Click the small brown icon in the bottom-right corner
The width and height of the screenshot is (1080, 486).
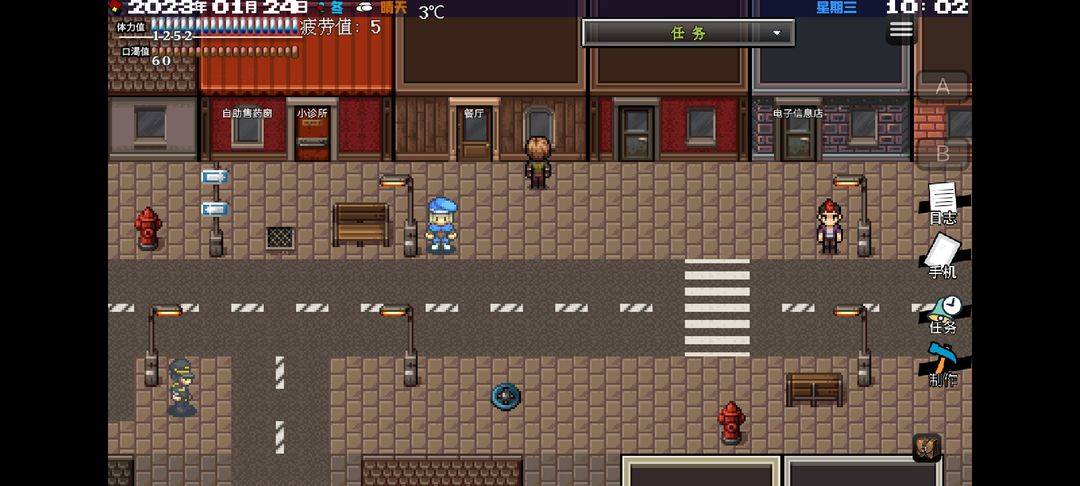pyautogui.click(x=926, y=448)
